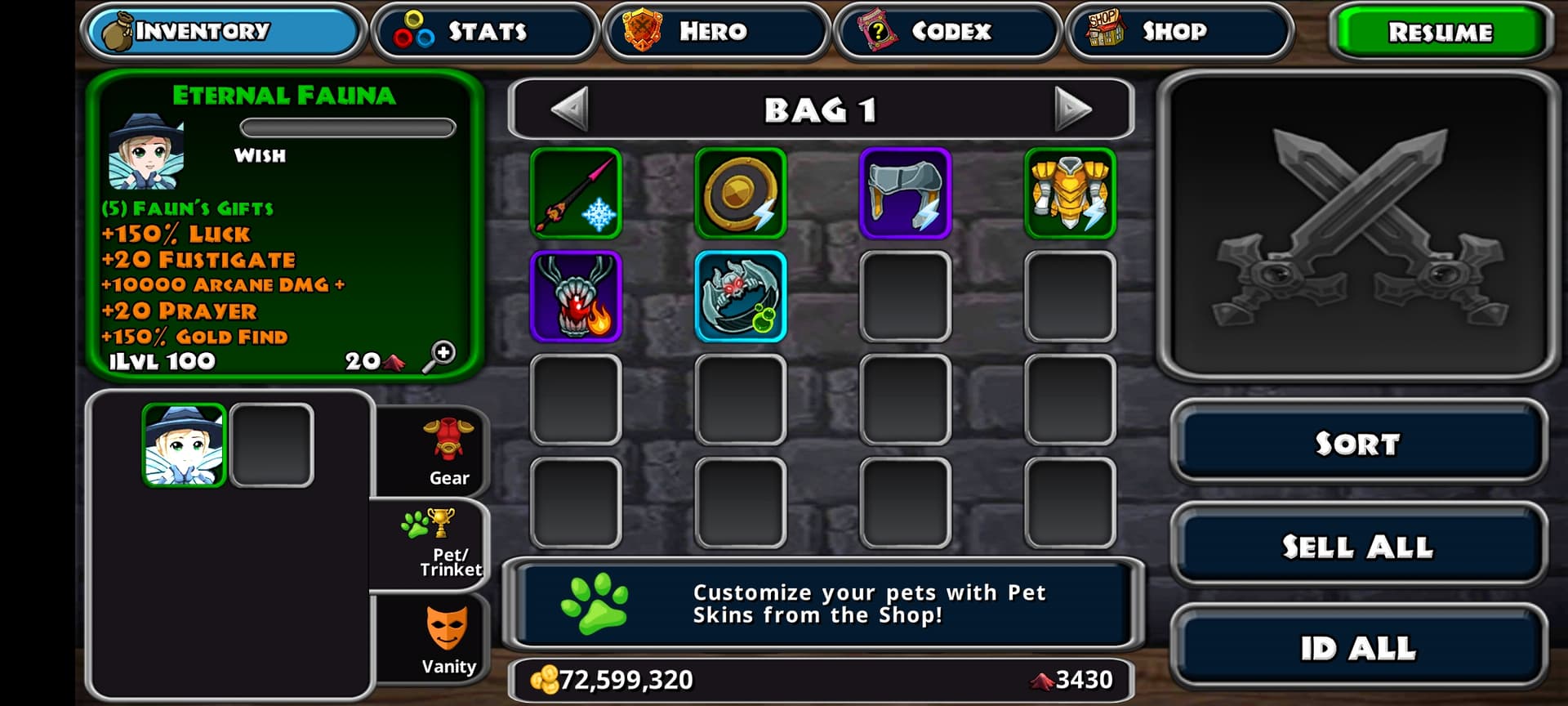Select the golden chest armor item
This screenshot has width=1568, height=706.
pos(1070,194)
